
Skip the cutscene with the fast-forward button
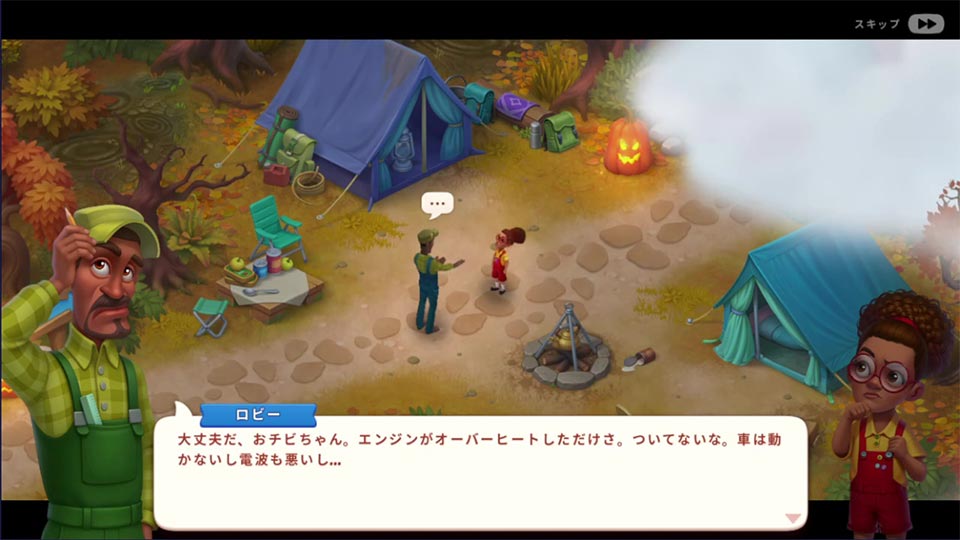926,24
